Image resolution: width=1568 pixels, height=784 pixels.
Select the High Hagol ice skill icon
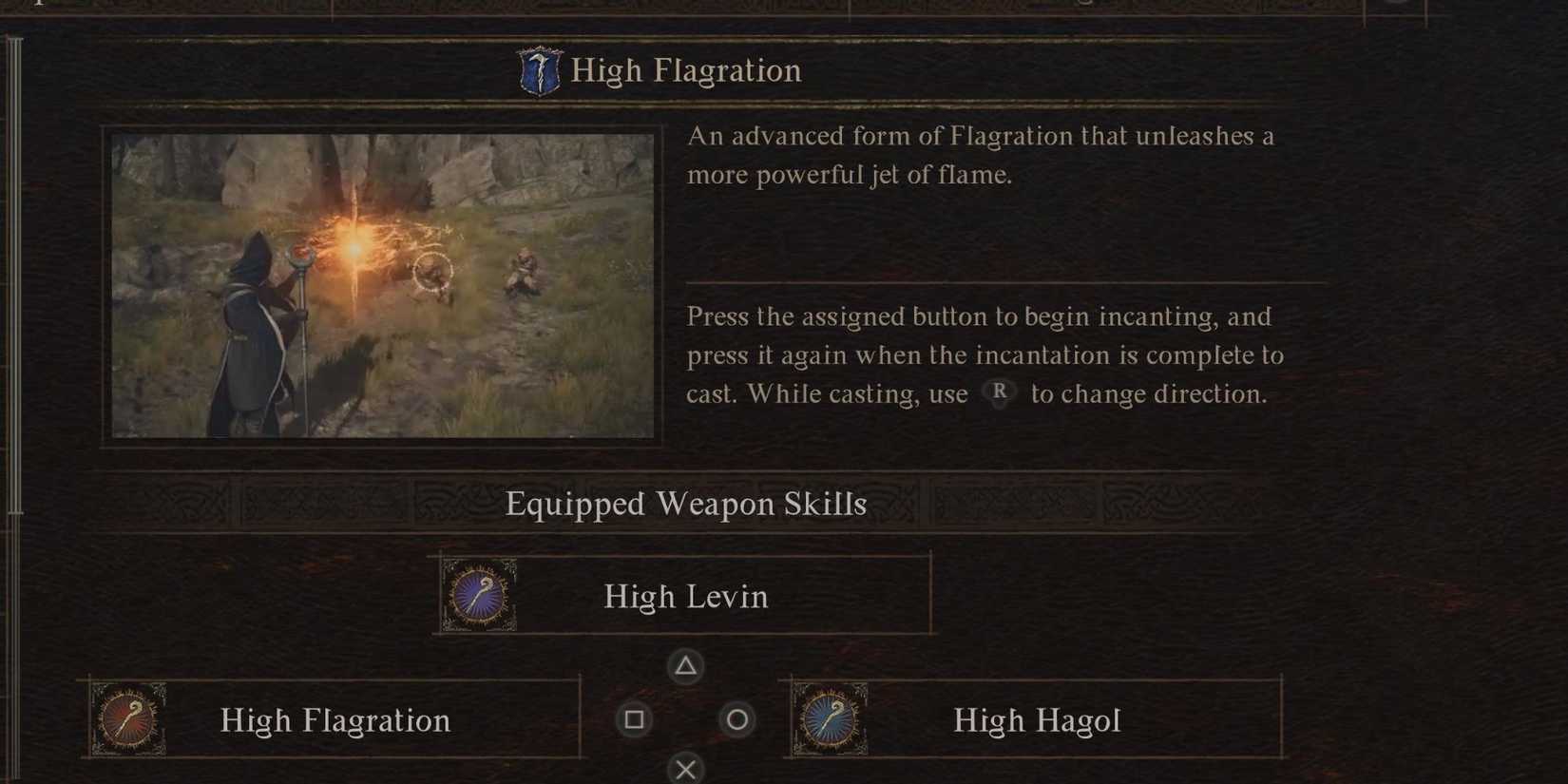(832, 720)
